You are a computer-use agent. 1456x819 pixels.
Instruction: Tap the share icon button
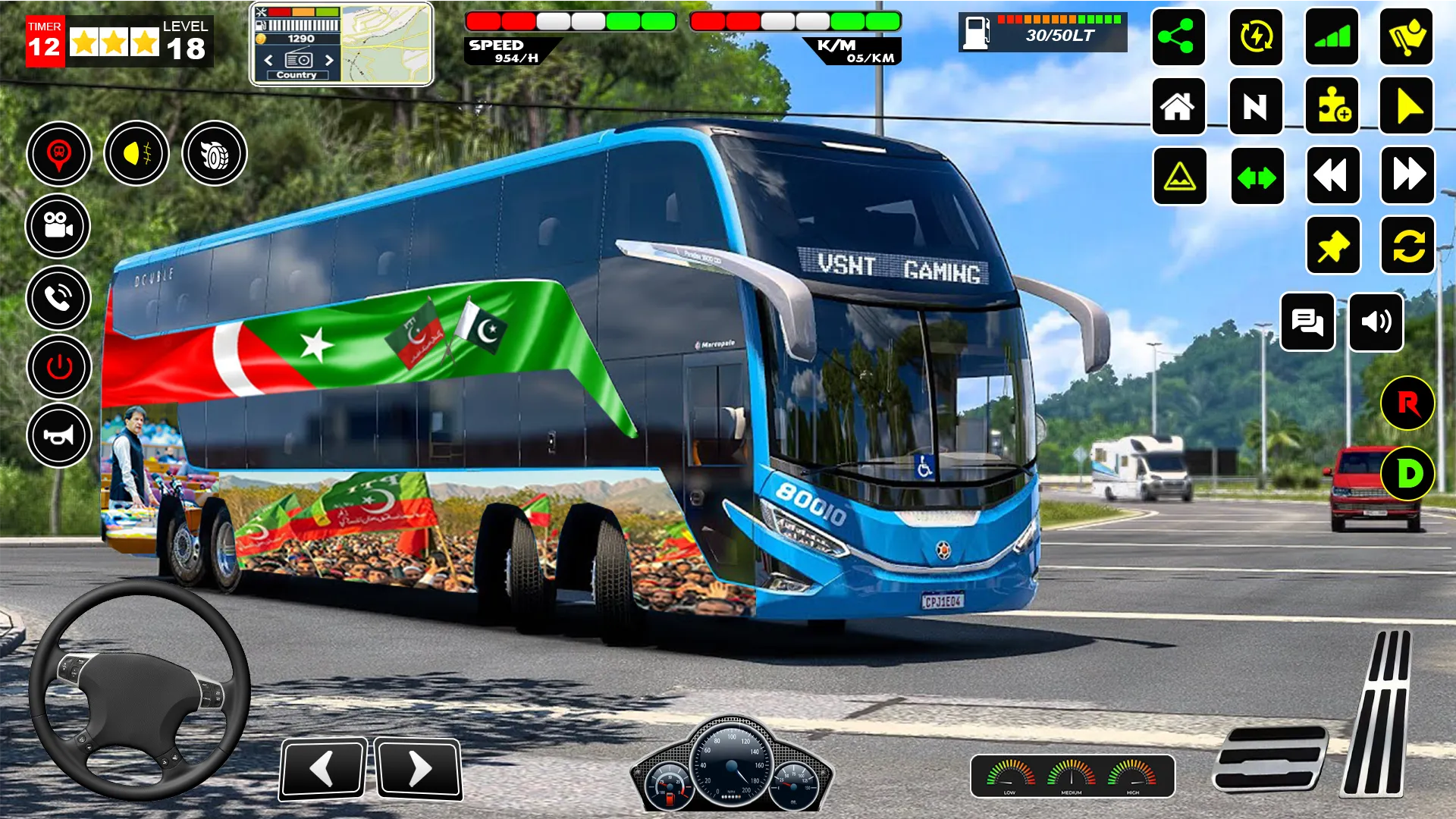1178,37
